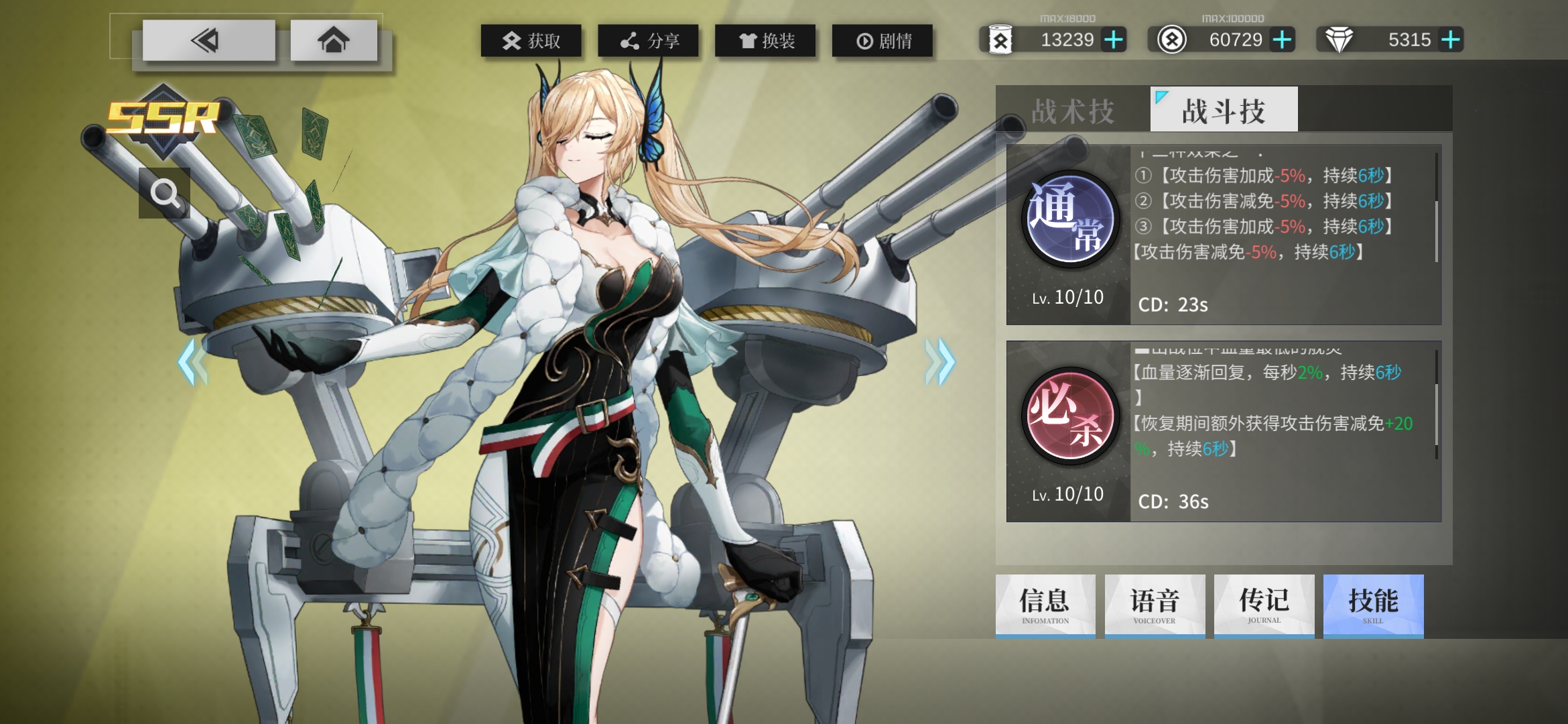1568x724 pixels.
Task: Switch to the 战术技 tactical skill tab
Action: pyautogui.click(x=1073, y=111)
